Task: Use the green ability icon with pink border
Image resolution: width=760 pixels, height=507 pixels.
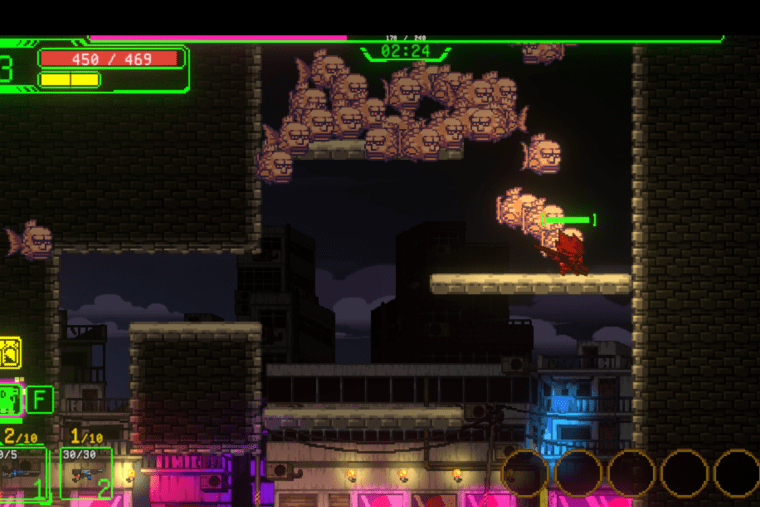Action: tap(10, 400)
